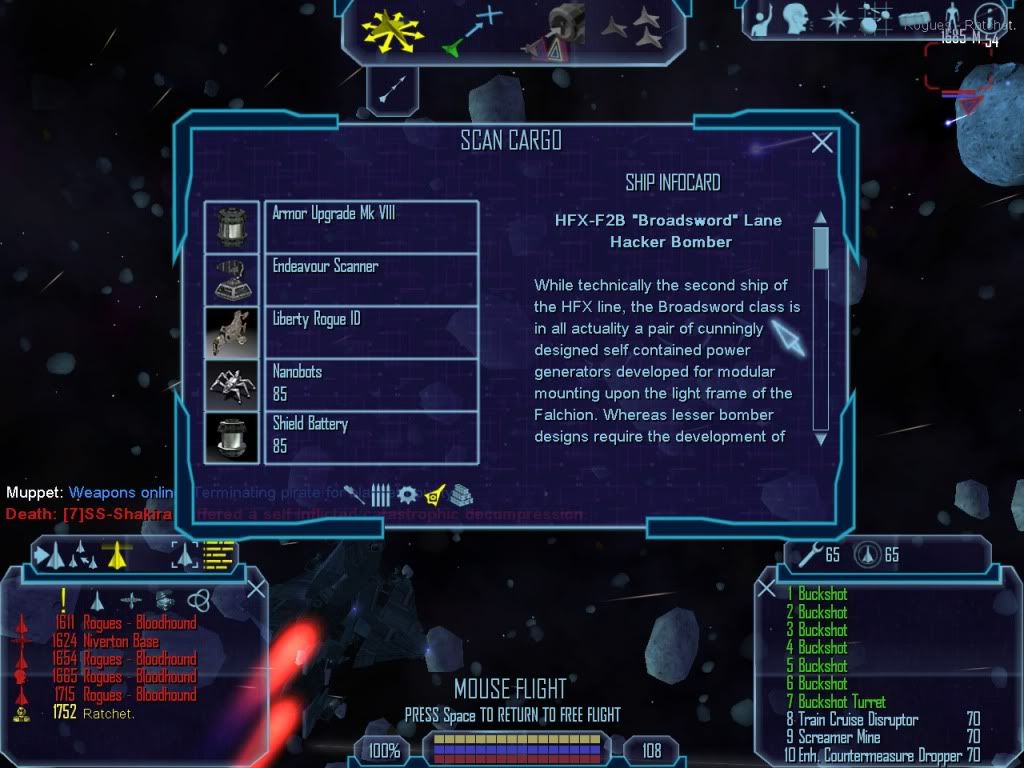Select the Armor Upgrade Mk VIII cargo row

pyautogui.click(x=371, y=226)
